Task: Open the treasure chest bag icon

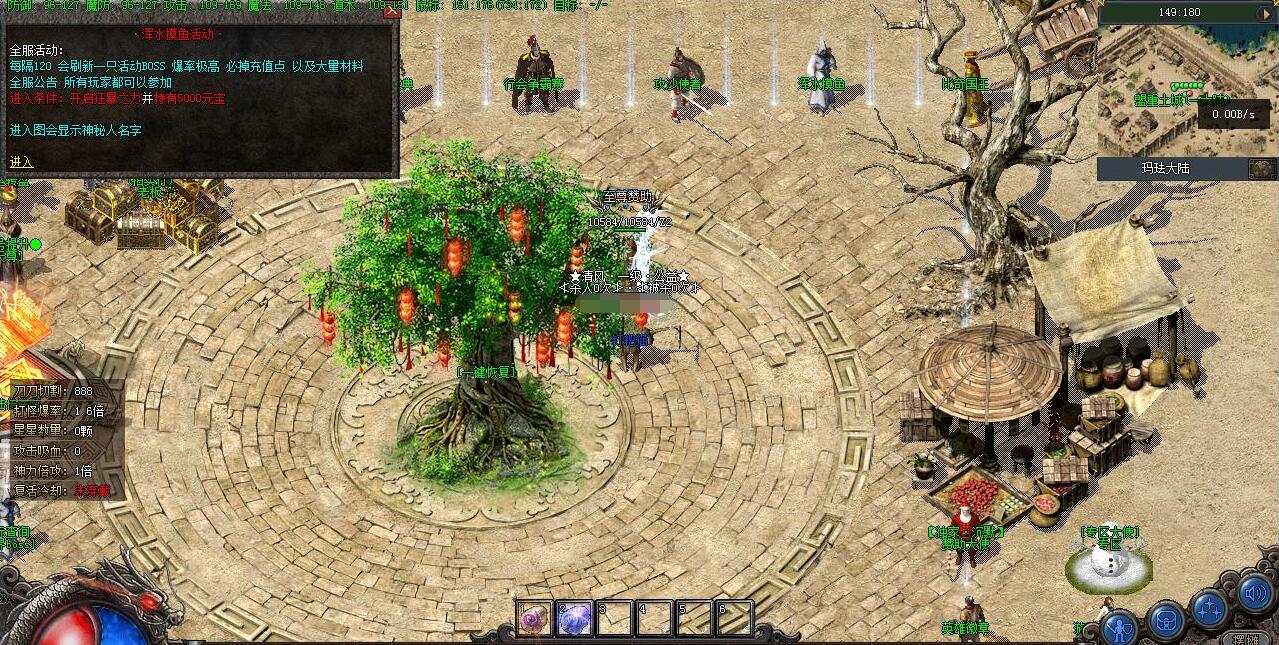Action: [1165, 621]
